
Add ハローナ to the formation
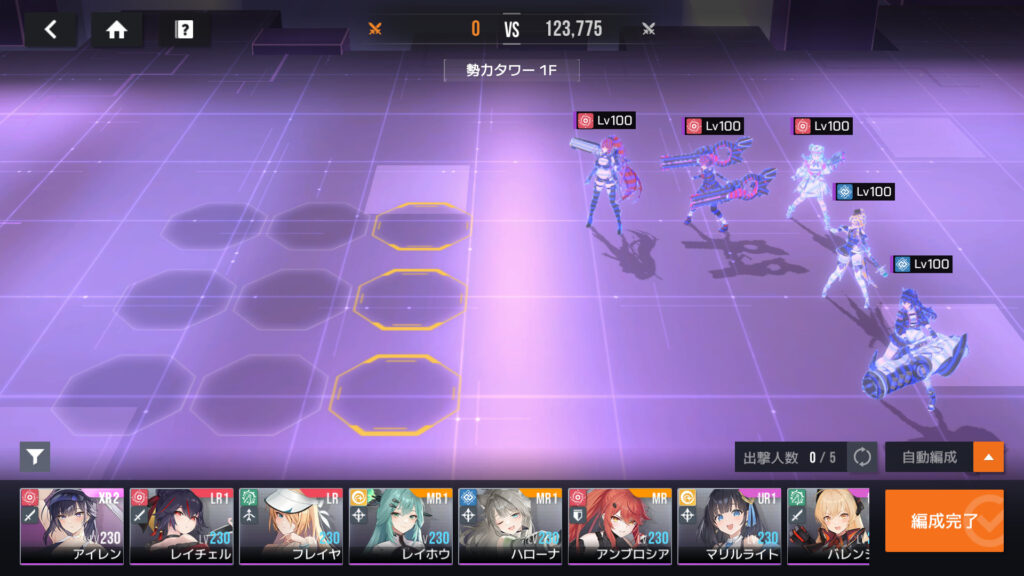click(x=510, y=526)
